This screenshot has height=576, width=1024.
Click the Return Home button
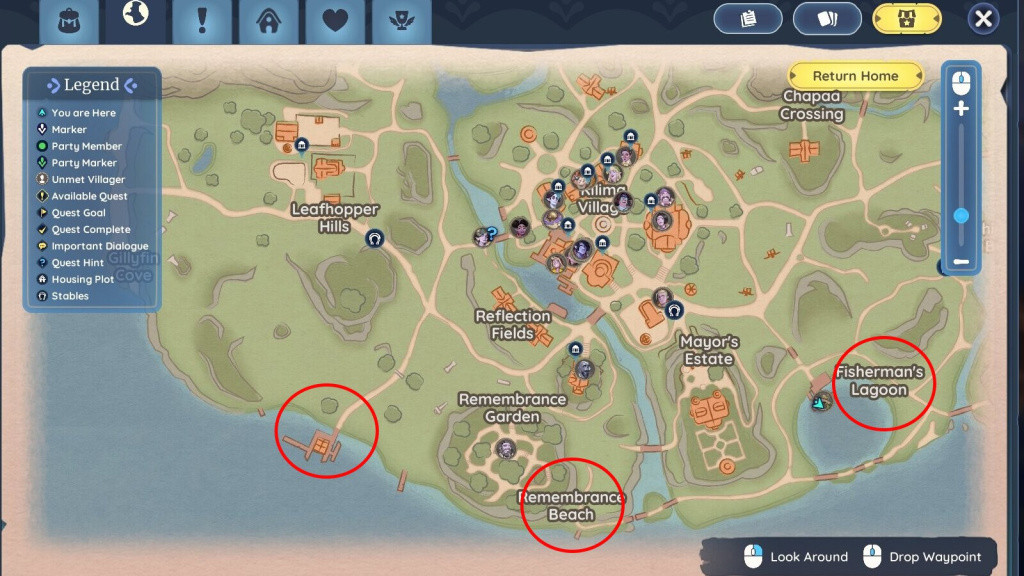(x=855, y=76)
